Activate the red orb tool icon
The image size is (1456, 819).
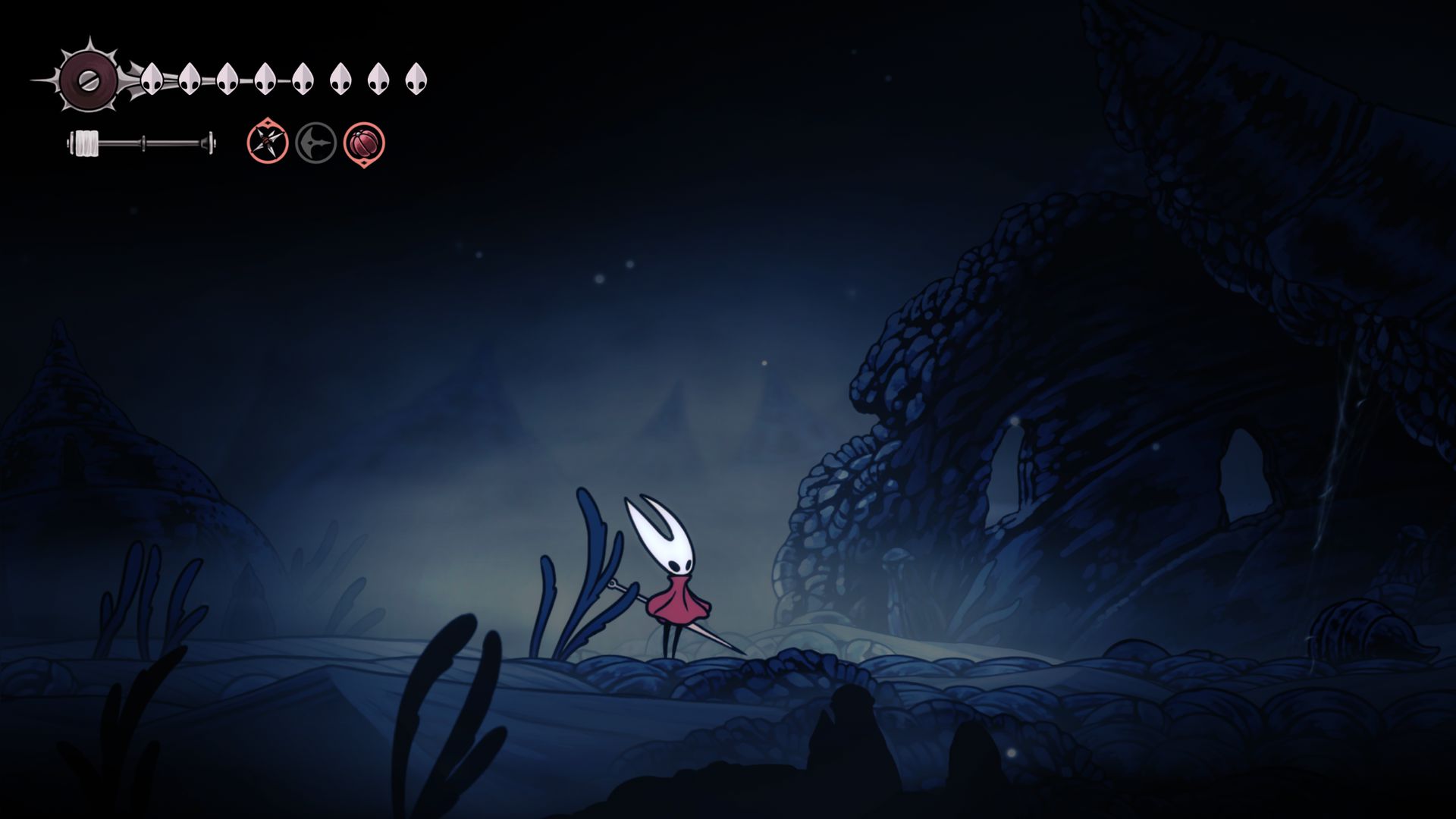pyautogui.click(x=364, y=143)
